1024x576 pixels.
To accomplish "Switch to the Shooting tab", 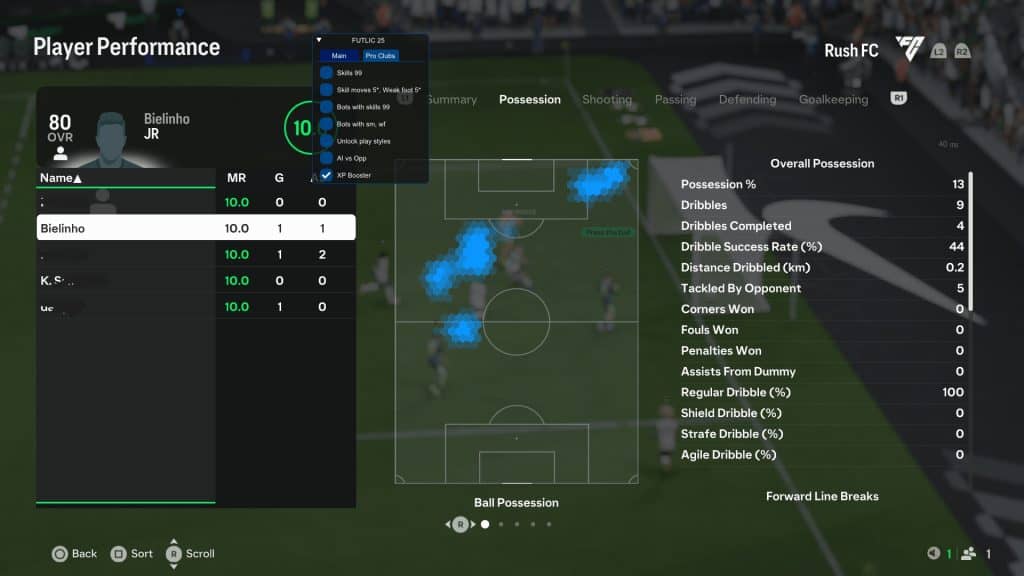I will (606, 100).
